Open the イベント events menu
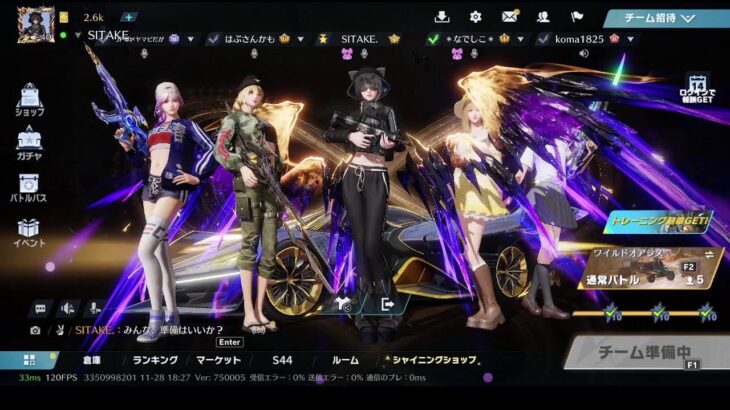The width and height of the screenshot is (730, 410). tap(29, 233)
